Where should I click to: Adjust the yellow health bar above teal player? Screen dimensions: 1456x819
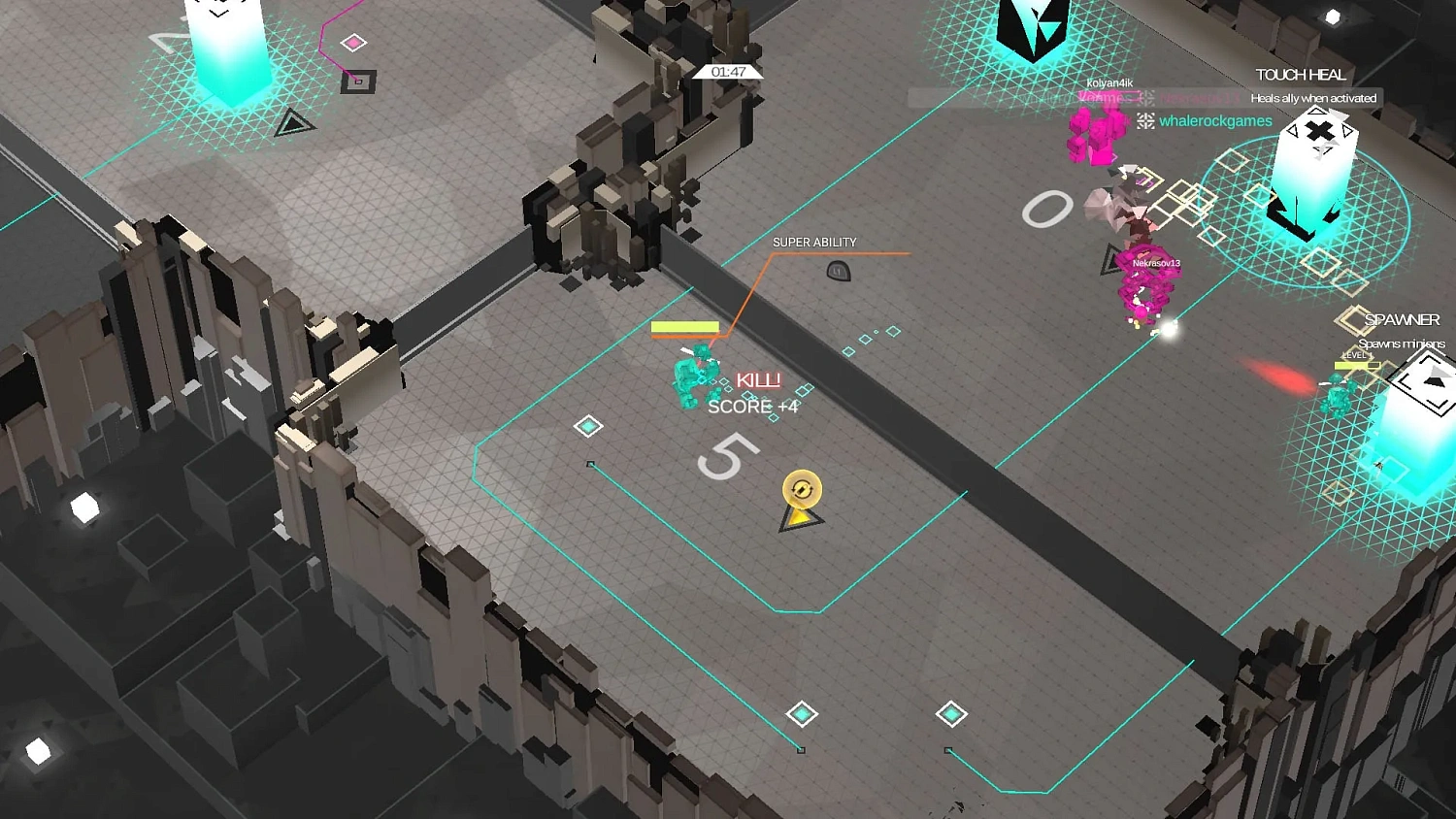pyautogui.click(x=684, y=328)
